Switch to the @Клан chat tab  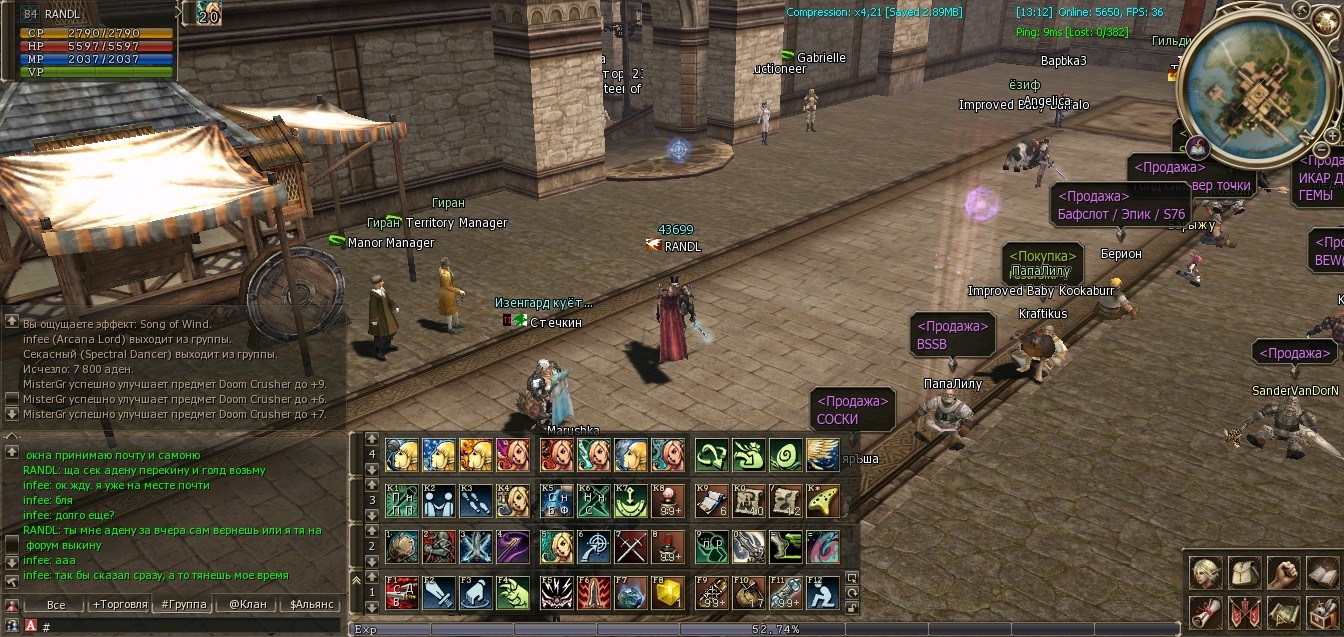tap(247, 605)
